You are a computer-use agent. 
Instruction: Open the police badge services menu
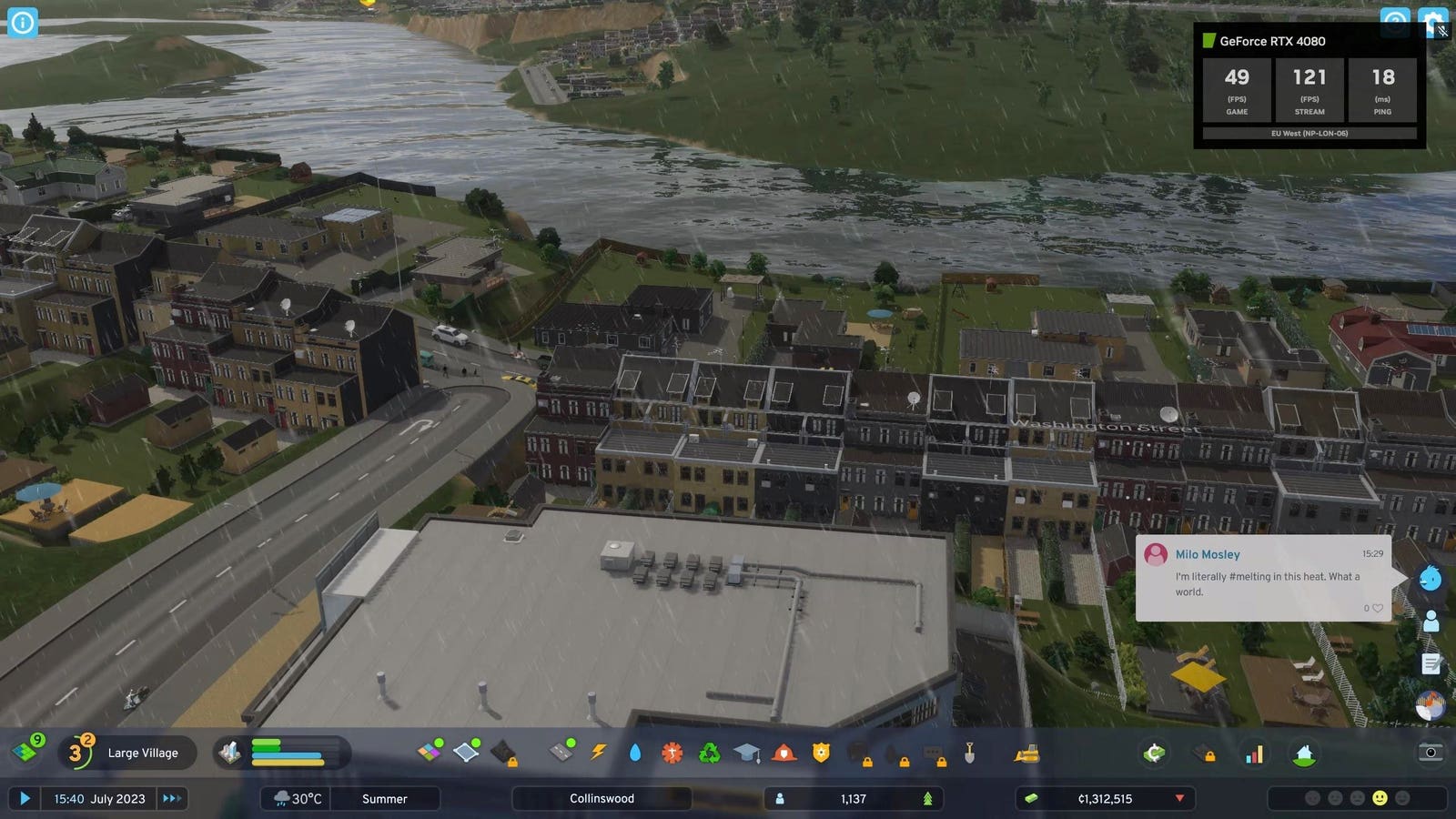(x=821, y=753)
